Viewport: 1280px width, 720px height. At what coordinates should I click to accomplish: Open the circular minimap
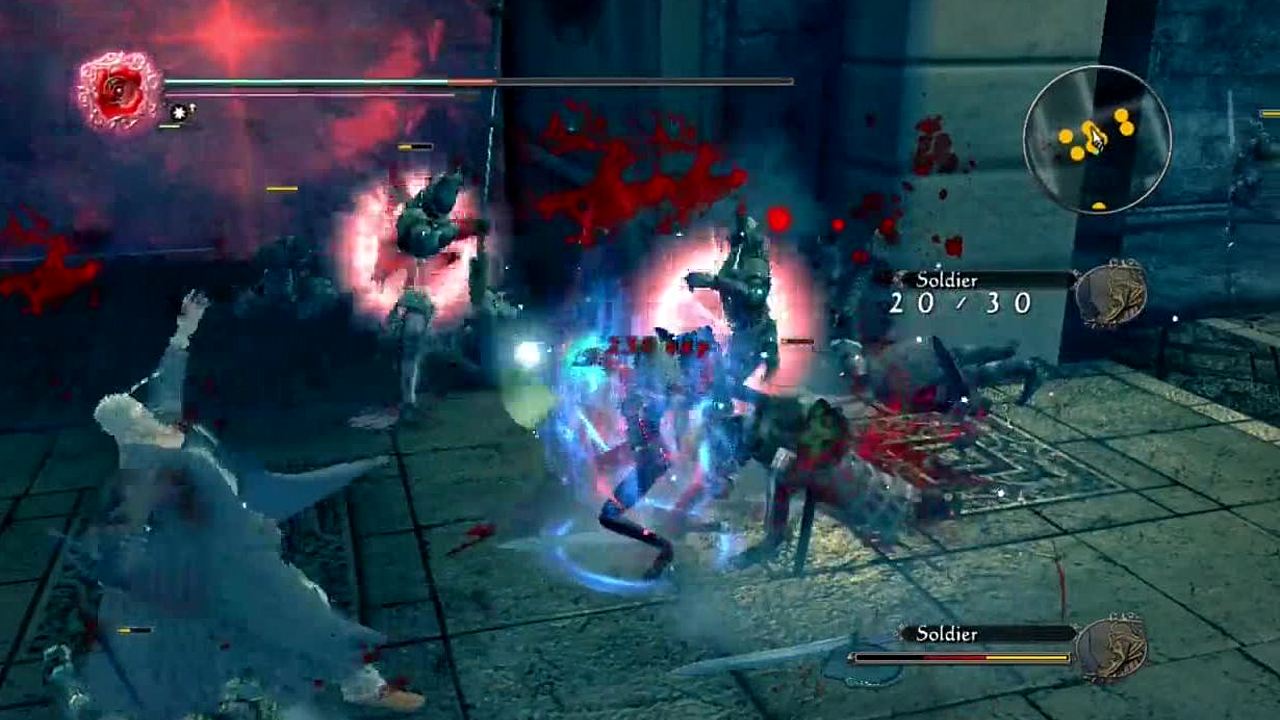tap(1097, 139)
